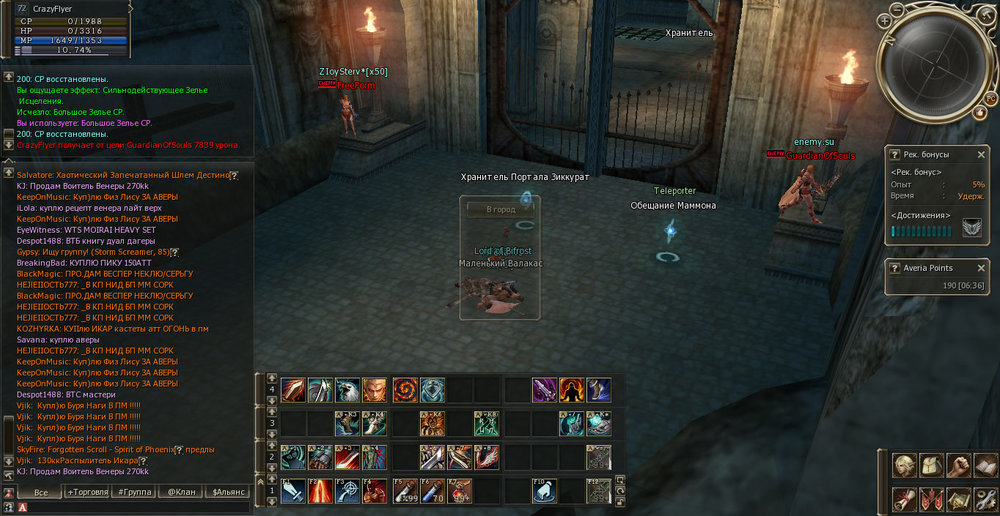This screenshot has height=516, width=1000.
Task: Use the F3 crosshair target skill
Action: pyautogui.click(x=348, y=491)
